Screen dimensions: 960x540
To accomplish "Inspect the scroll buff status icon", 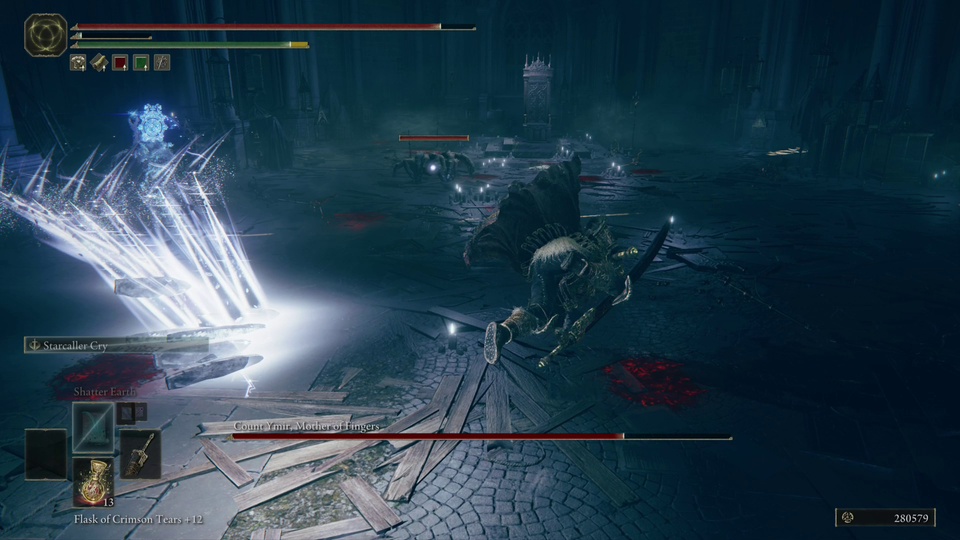I will tap(99, 63).
